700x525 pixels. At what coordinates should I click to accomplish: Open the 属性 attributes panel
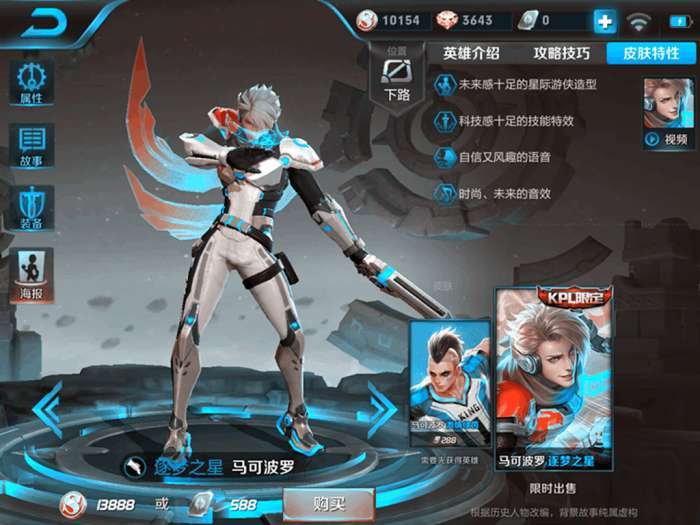31,82
